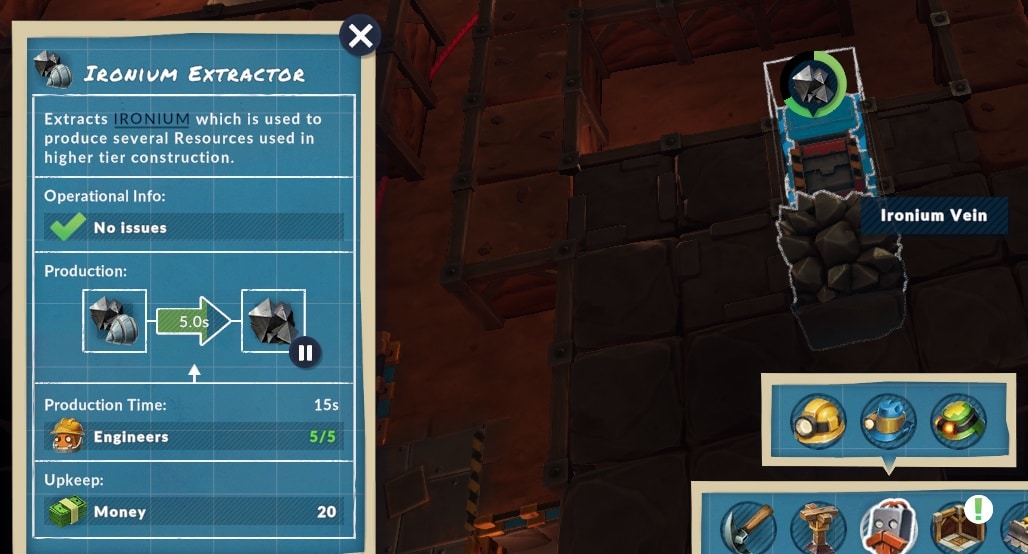Open the underlined Ironium link
Screen dimensions: 1028x554
click(151, 119)
